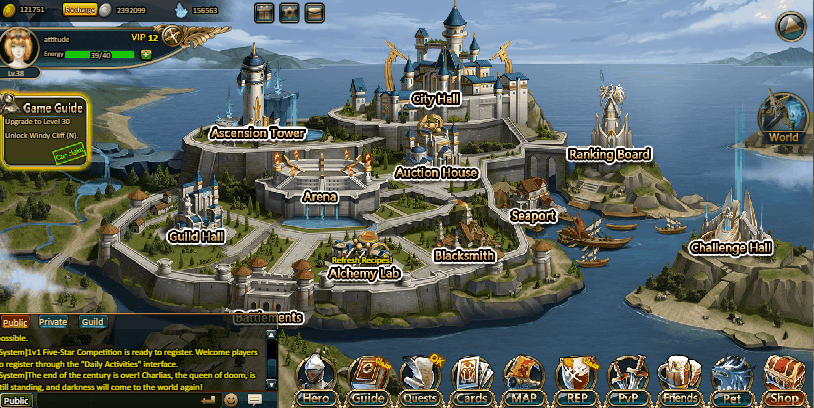
Task: Open the World map globe
Action: click(x=785, y=117)
